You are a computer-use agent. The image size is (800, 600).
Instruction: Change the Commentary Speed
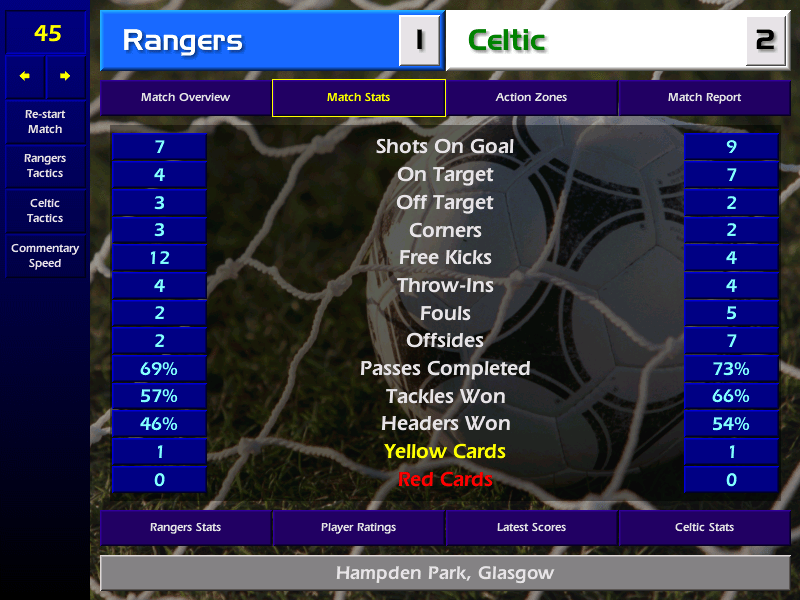pos(45,256)
